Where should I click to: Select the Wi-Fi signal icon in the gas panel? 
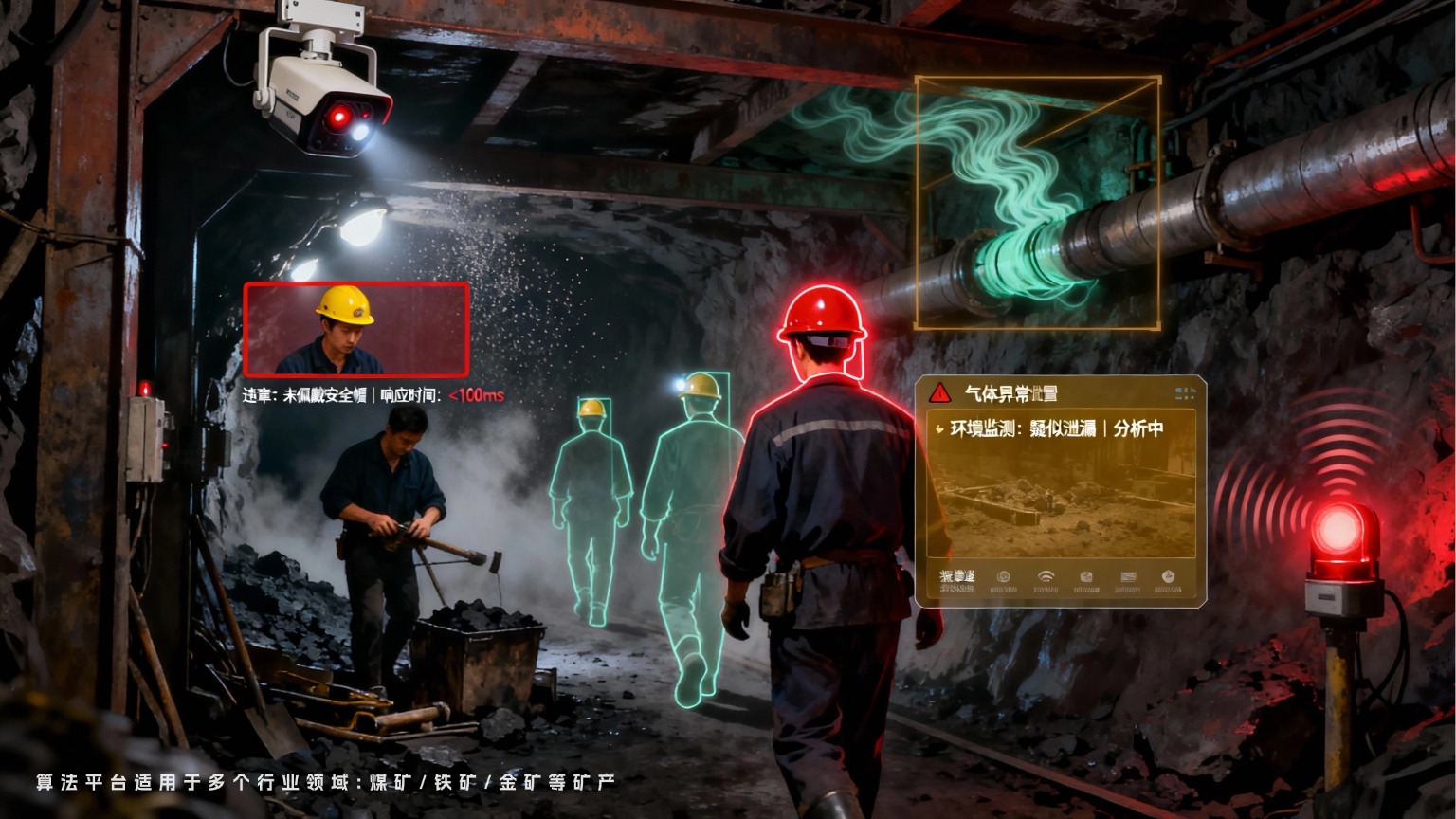[1046, 576]
